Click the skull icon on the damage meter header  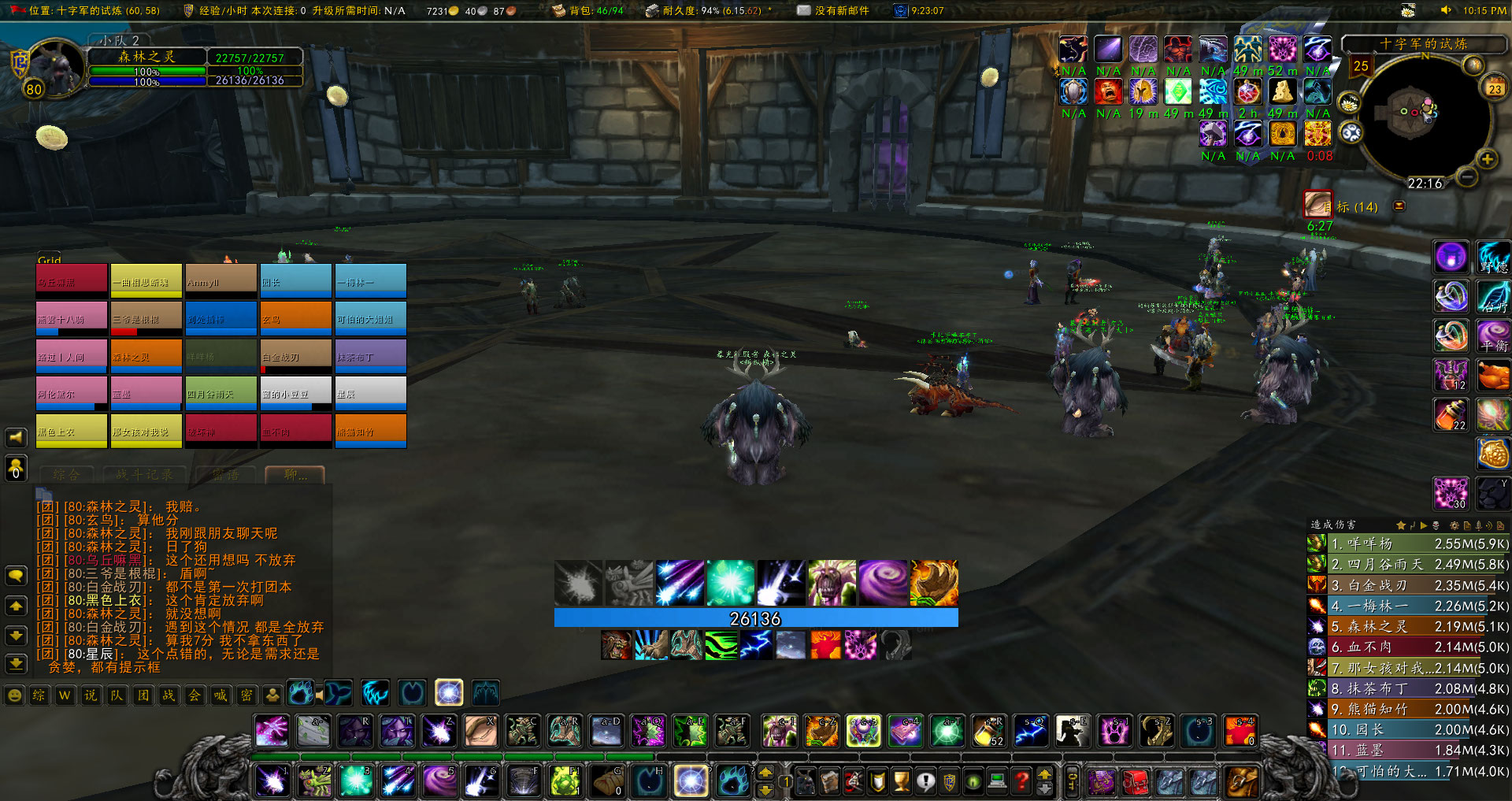pyautogui.click(x=1435, y=525)
